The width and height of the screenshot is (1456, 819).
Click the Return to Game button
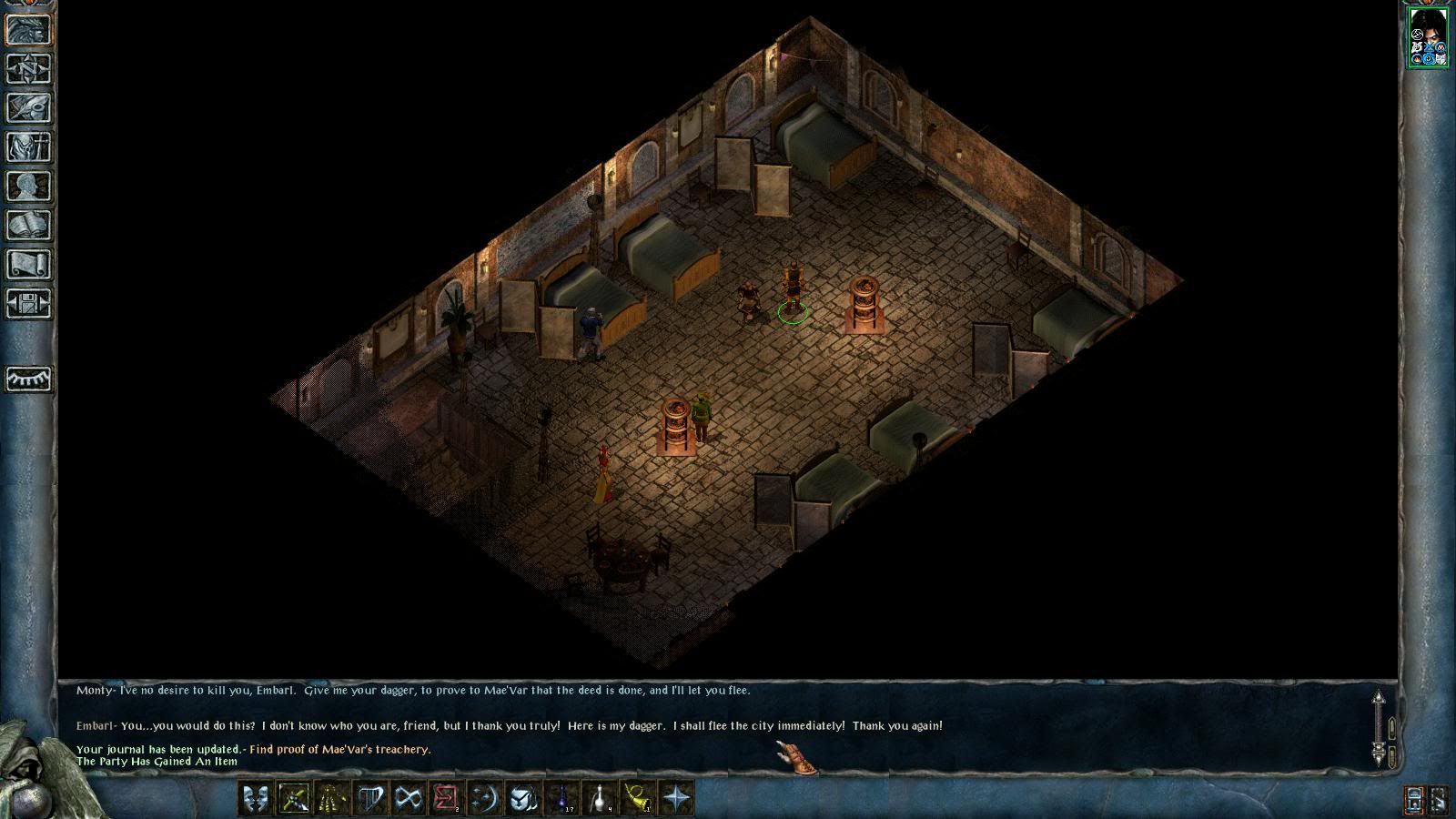tap(29, 29)
